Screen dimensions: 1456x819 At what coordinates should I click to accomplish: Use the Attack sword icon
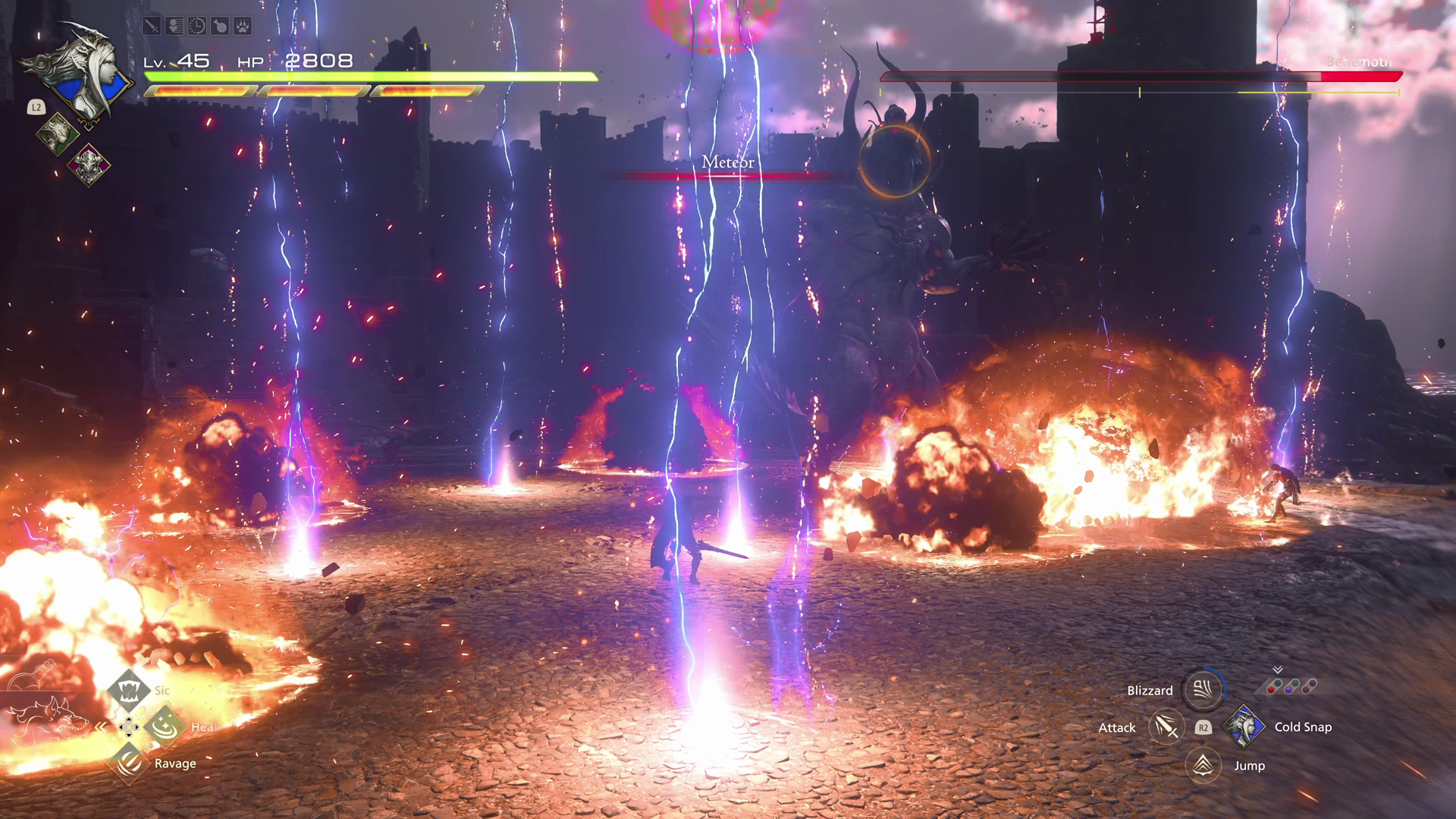coord(1166,727)
